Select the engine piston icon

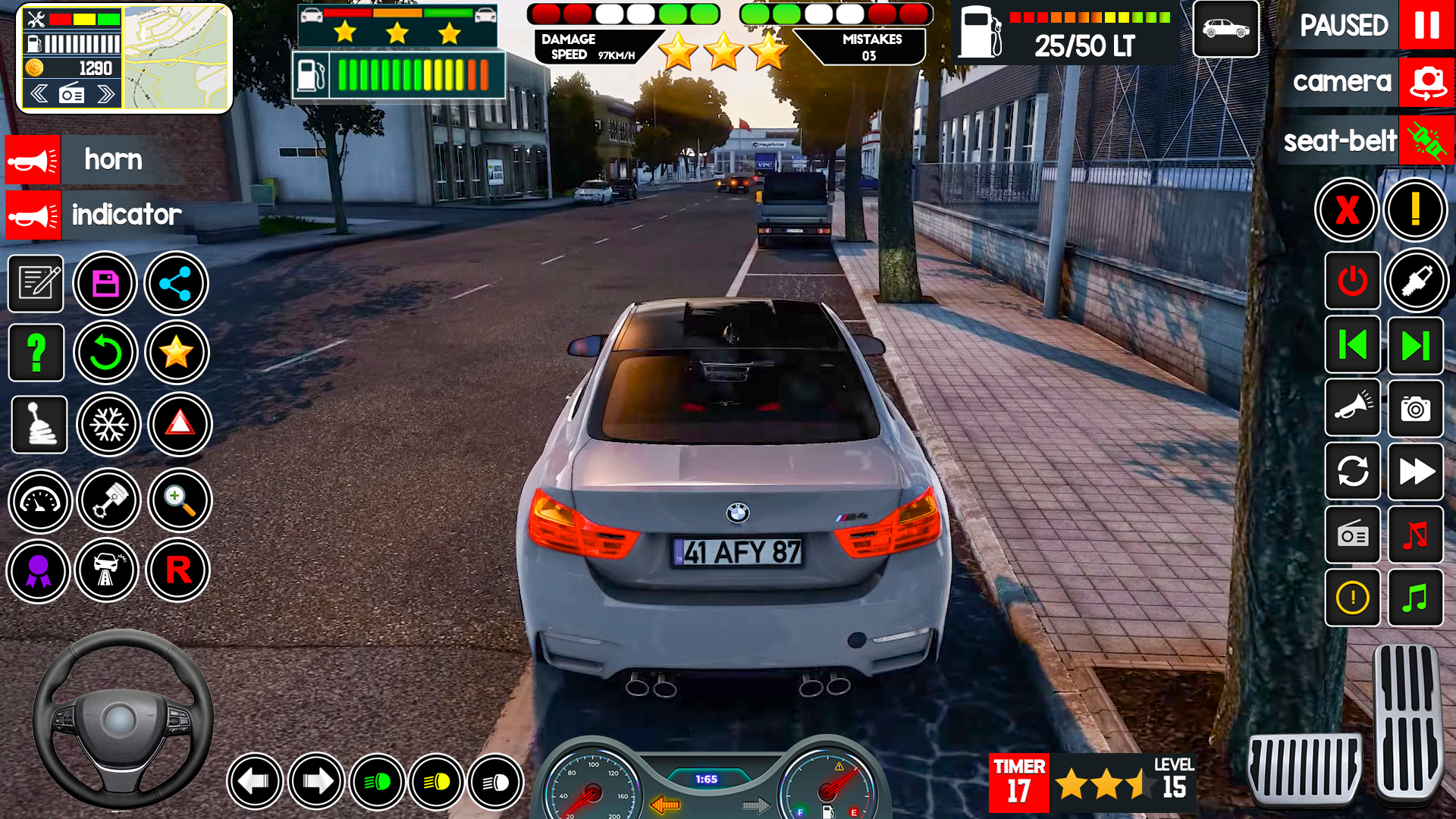[108, 500]
